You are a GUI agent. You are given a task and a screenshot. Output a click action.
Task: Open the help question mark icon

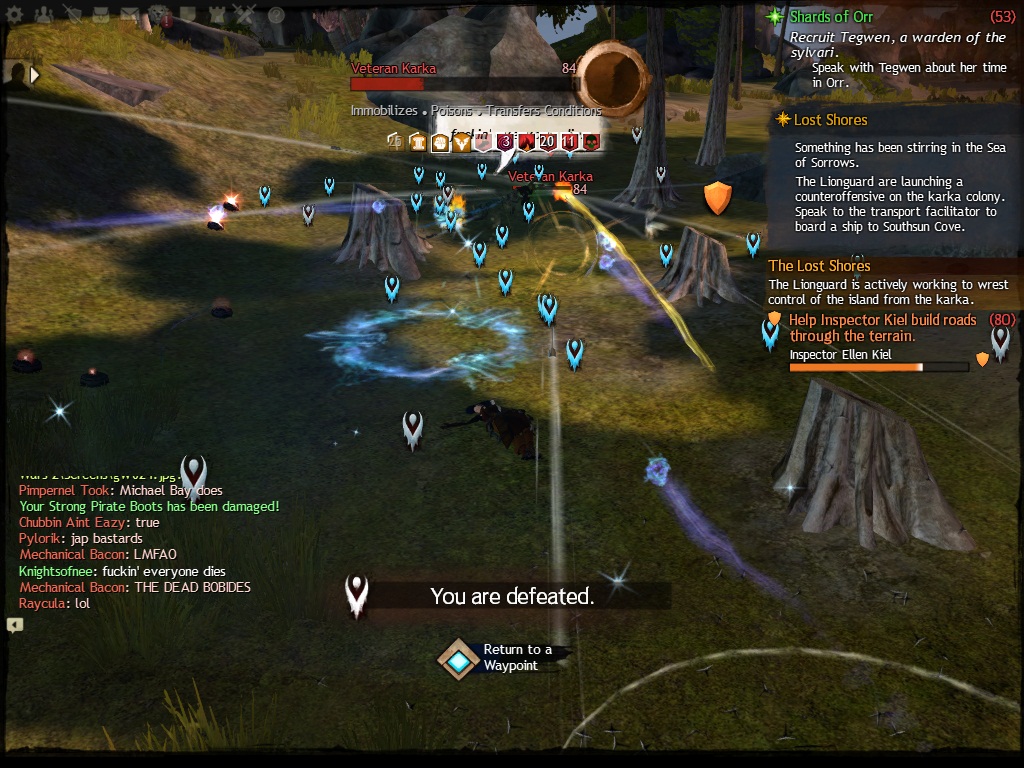pos(276,15)
